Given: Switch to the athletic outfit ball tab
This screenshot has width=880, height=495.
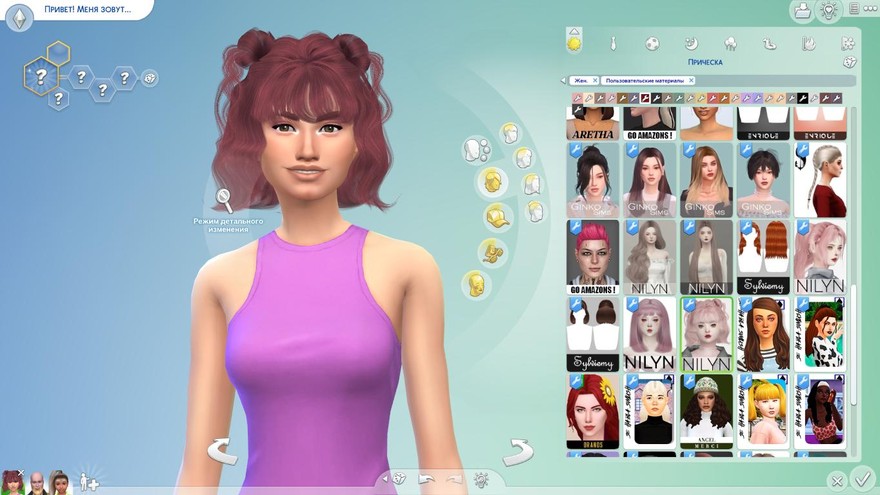Looking at the screenshot, I should click(652, 43).
